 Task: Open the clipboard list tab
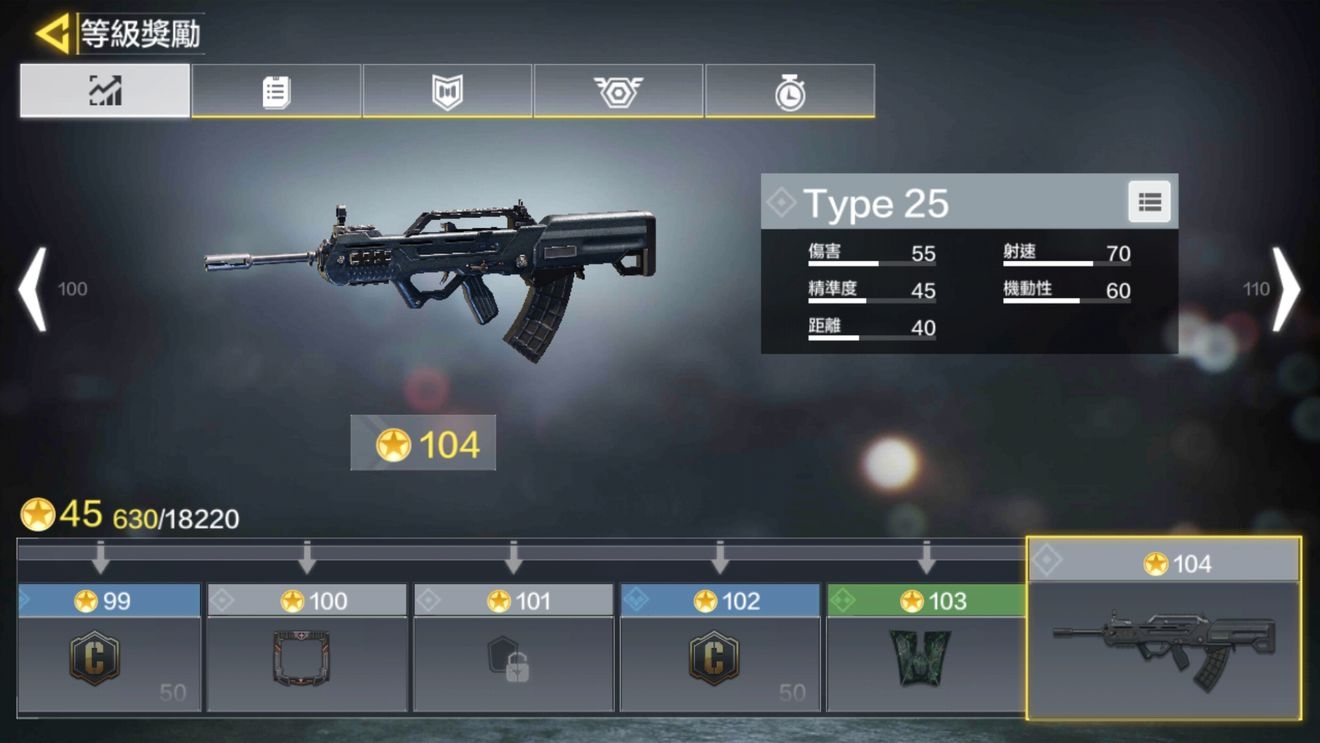[276, 91]
